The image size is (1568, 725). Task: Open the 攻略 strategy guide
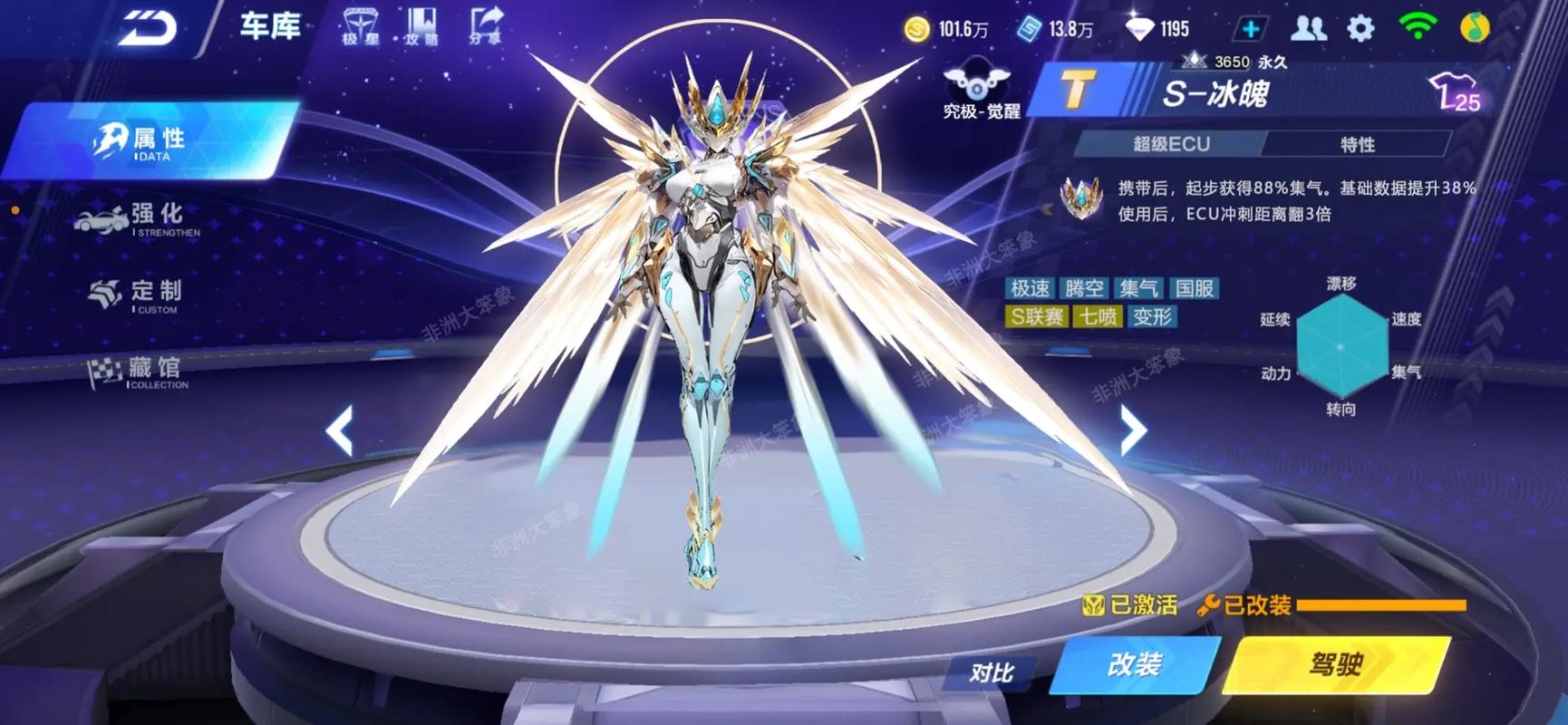click(422, 25)
